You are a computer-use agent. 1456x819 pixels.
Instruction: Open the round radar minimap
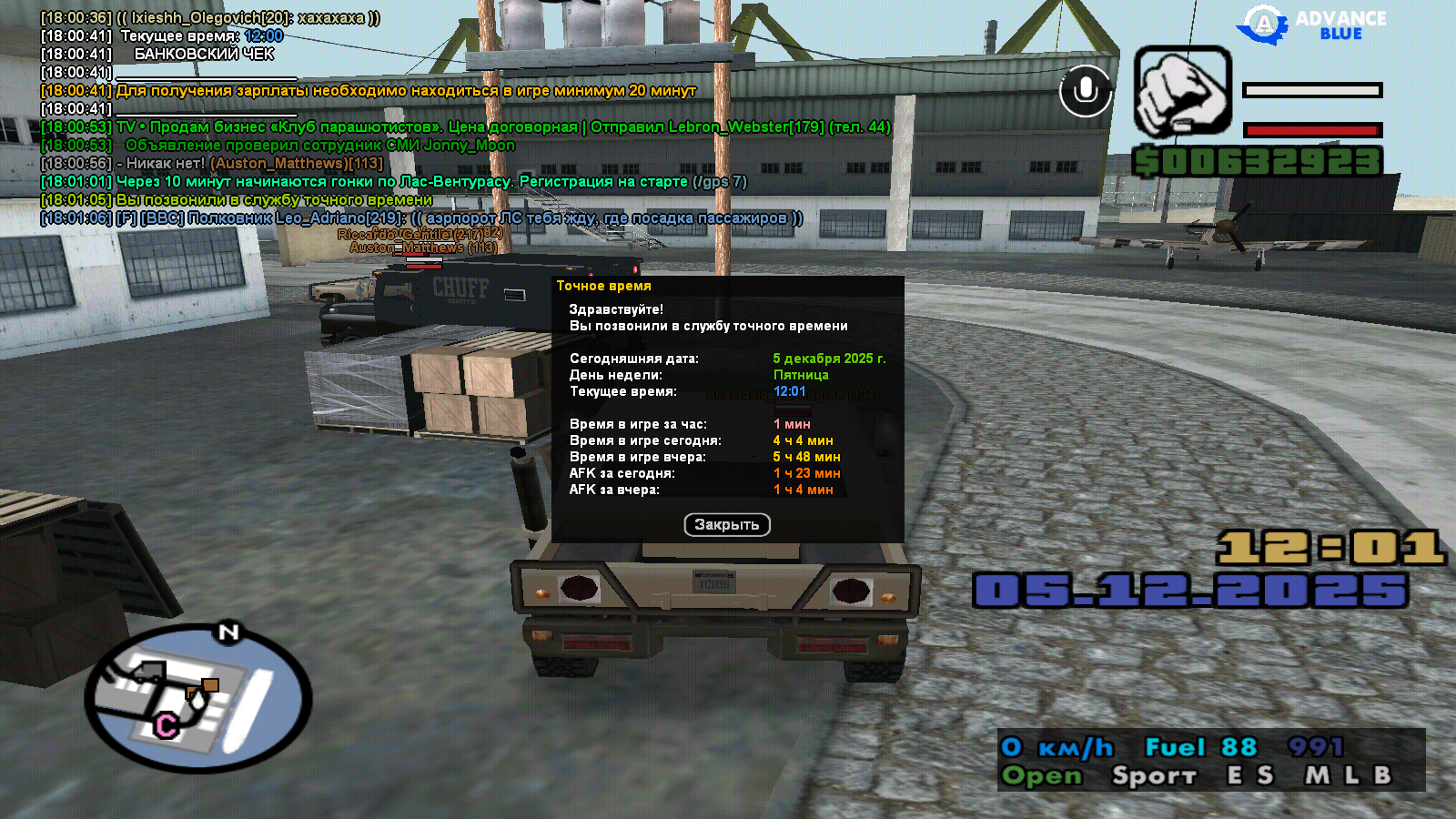198,699
